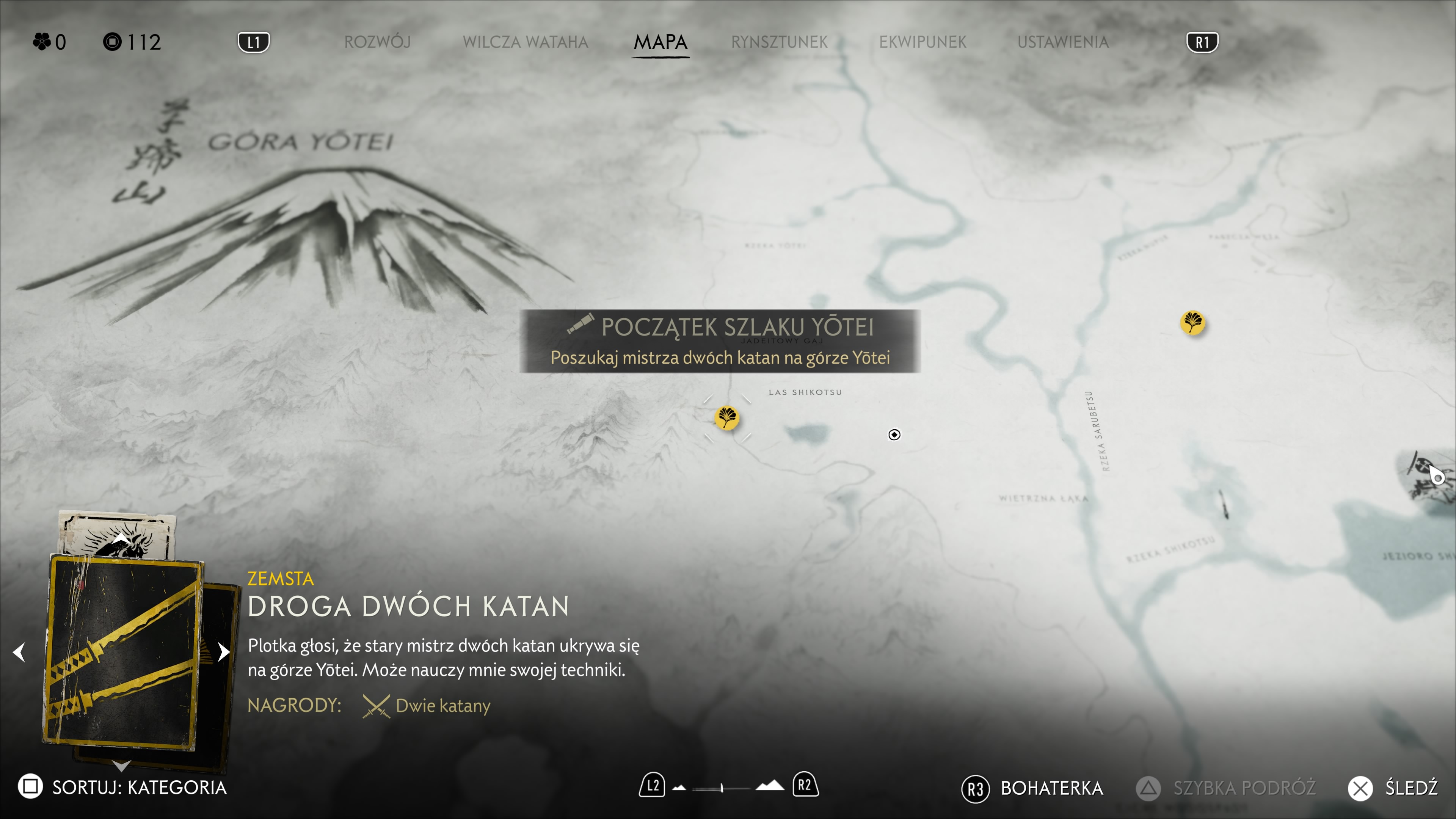Select the highlighted Yōtei trailhead quest marker
Image resolution: width=1456 pixels, height=819 pixels.
727,419
